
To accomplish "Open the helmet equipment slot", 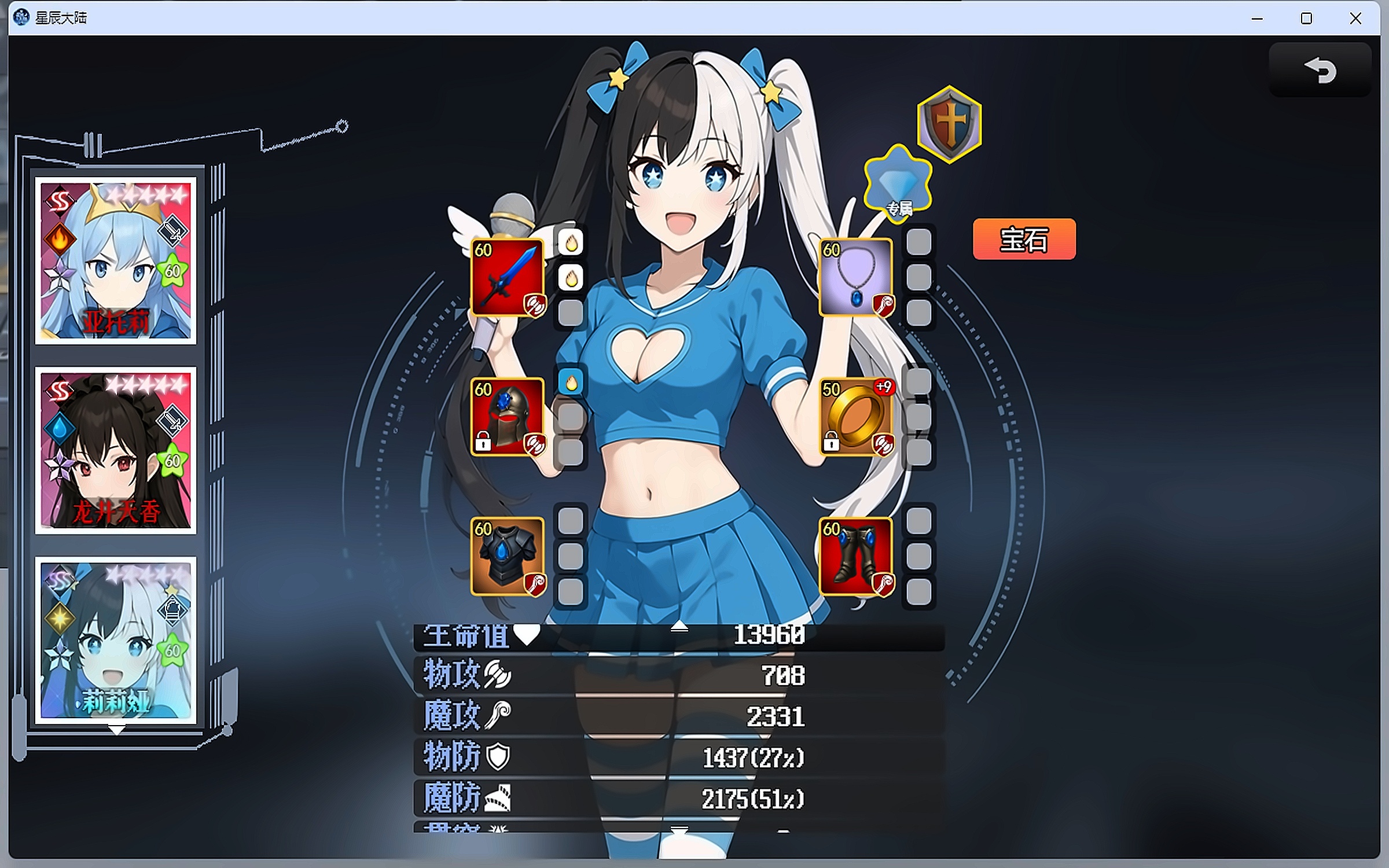I will point(507,417).
